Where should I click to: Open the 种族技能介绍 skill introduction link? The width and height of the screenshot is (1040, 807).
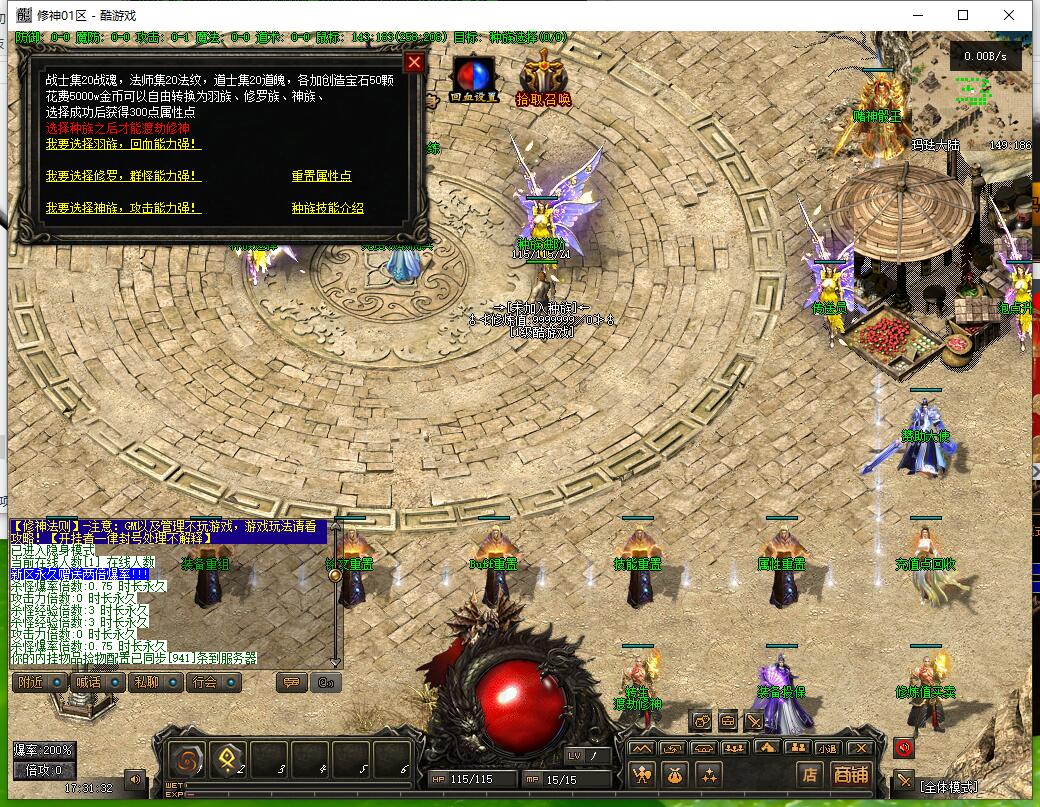point(327,208)
